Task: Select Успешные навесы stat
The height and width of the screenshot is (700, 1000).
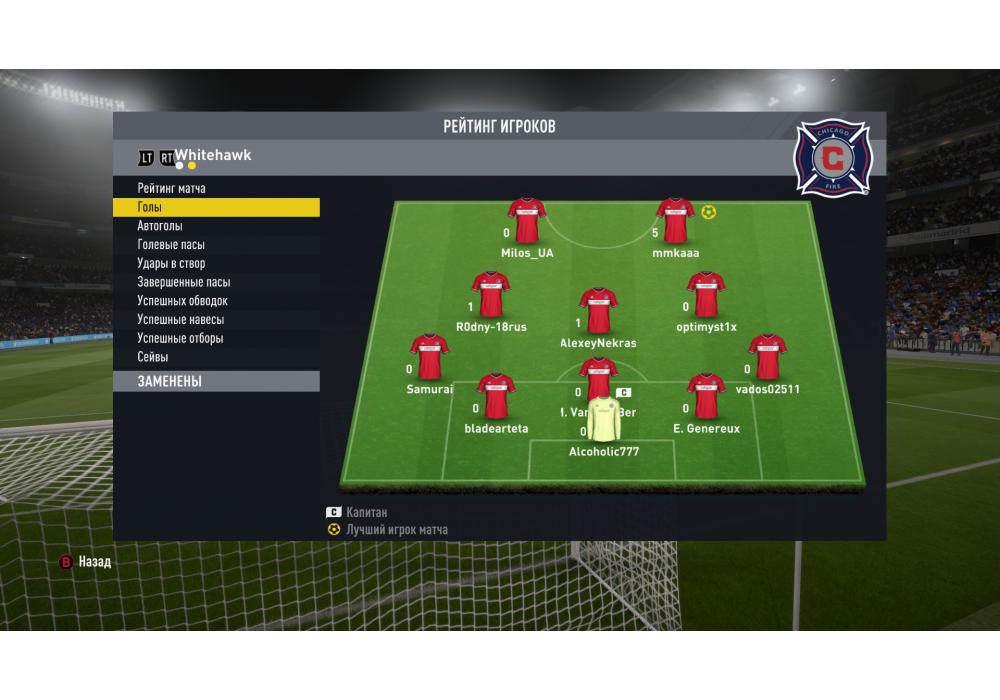Action: [180, 320]
